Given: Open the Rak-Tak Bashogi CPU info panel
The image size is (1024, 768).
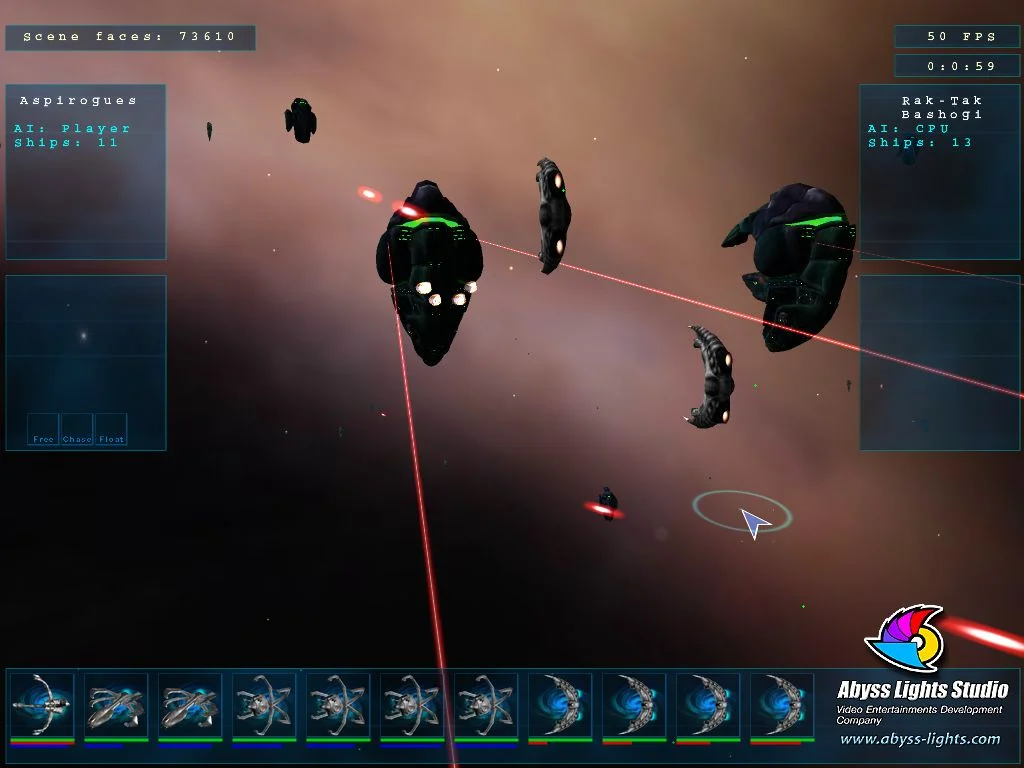Looking at the screenshot, I should (941, 171).
